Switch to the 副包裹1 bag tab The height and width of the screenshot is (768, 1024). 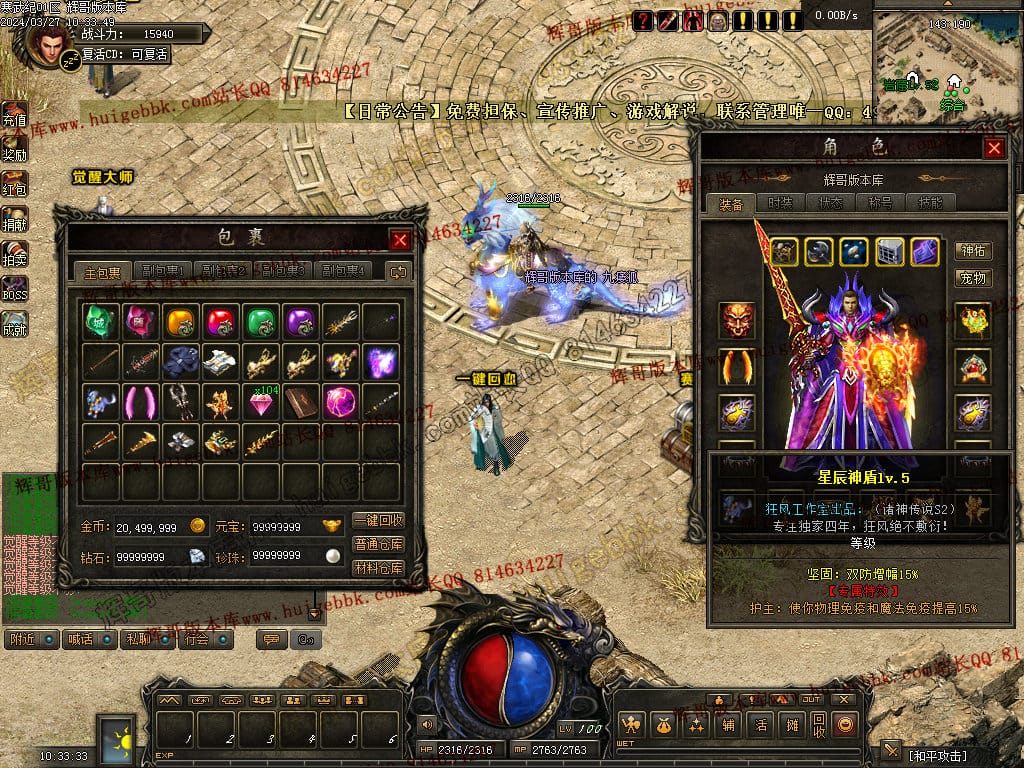162,271
